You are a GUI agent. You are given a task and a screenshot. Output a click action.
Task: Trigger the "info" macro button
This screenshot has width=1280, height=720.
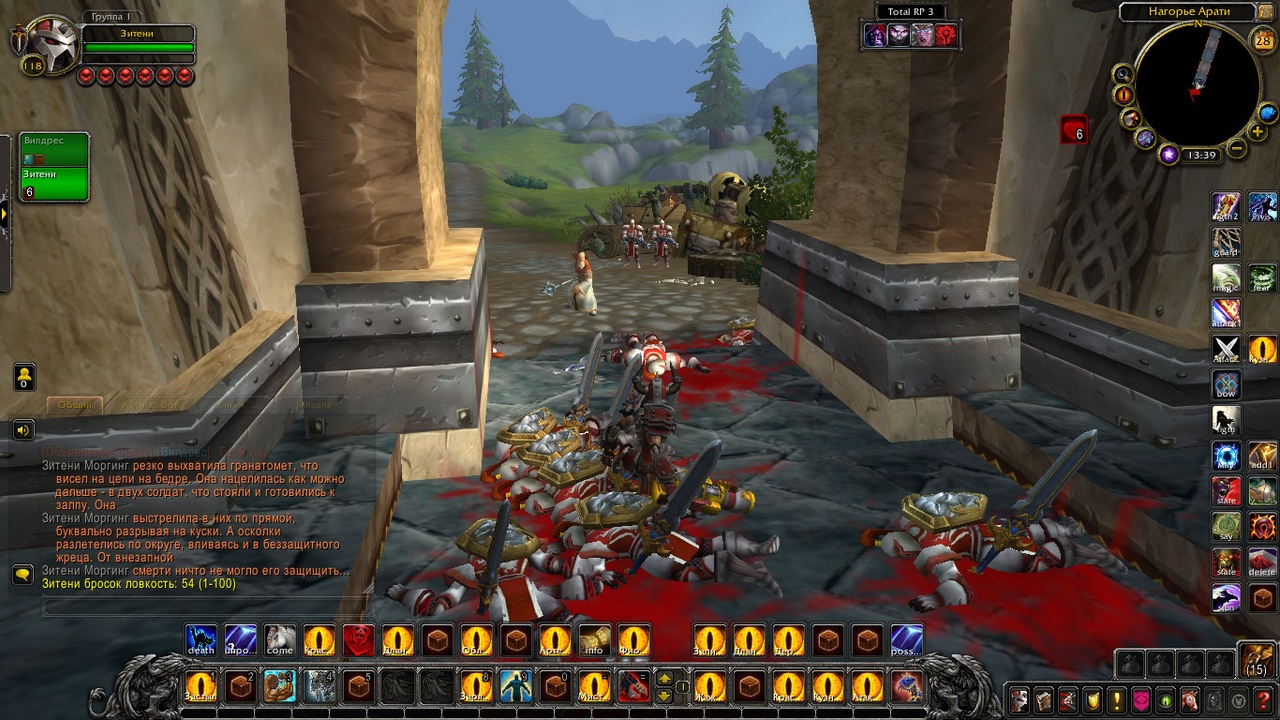[x=594, y=640]
